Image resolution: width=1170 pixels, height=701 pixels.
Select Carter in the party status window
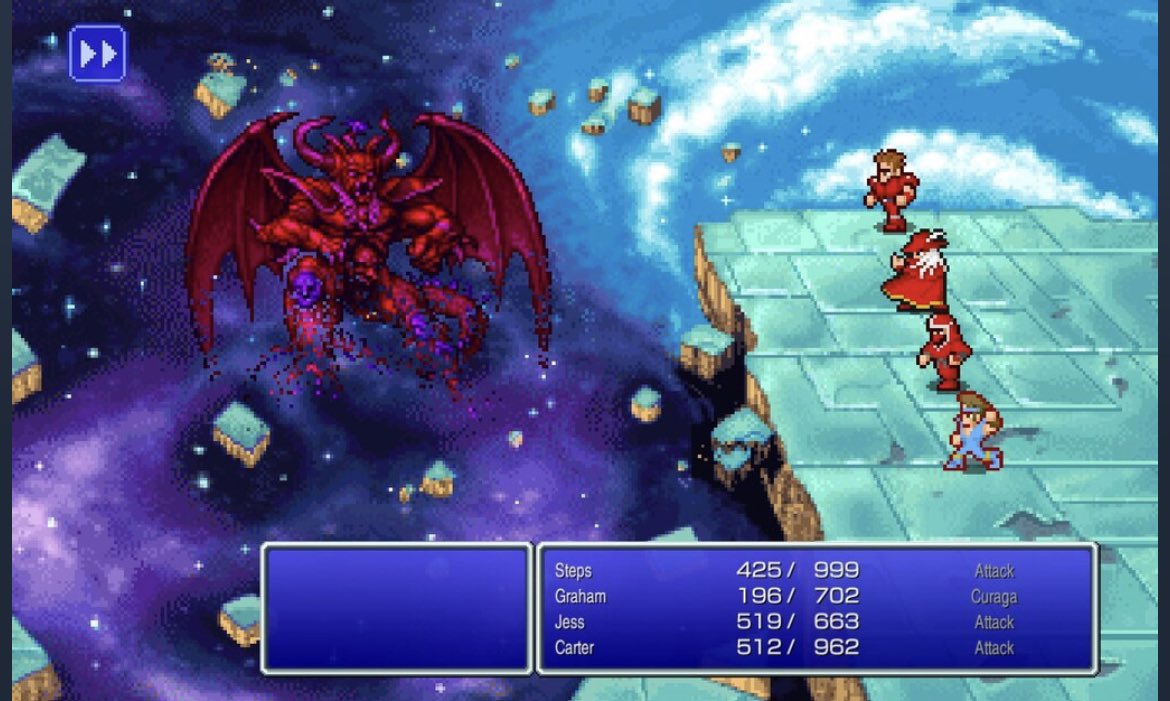coord(574,648)
